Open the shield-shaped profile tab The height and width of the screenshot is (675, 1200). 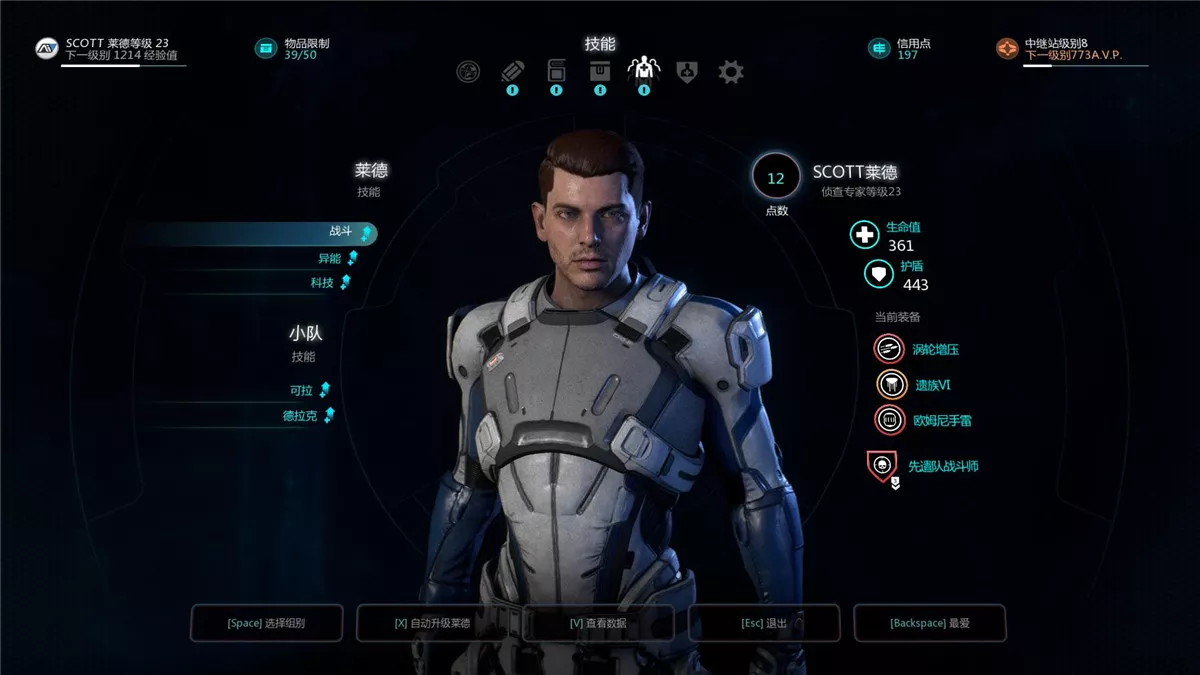pos(687,72)
